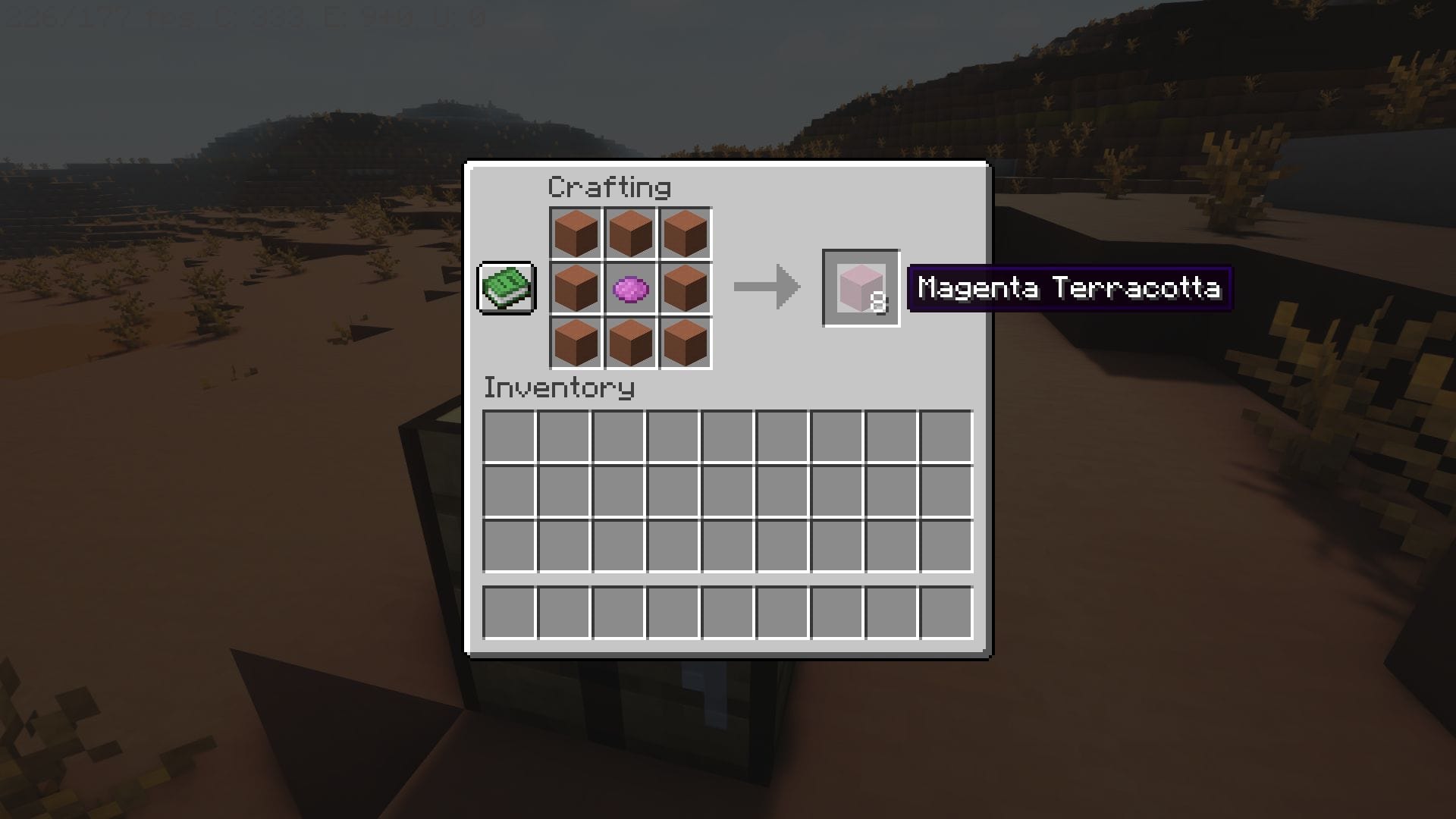The height and width of the screenshot is (819, 1456).
Task: Select the top-left terracotta block in the grid
Action: (x=578, y=233)
